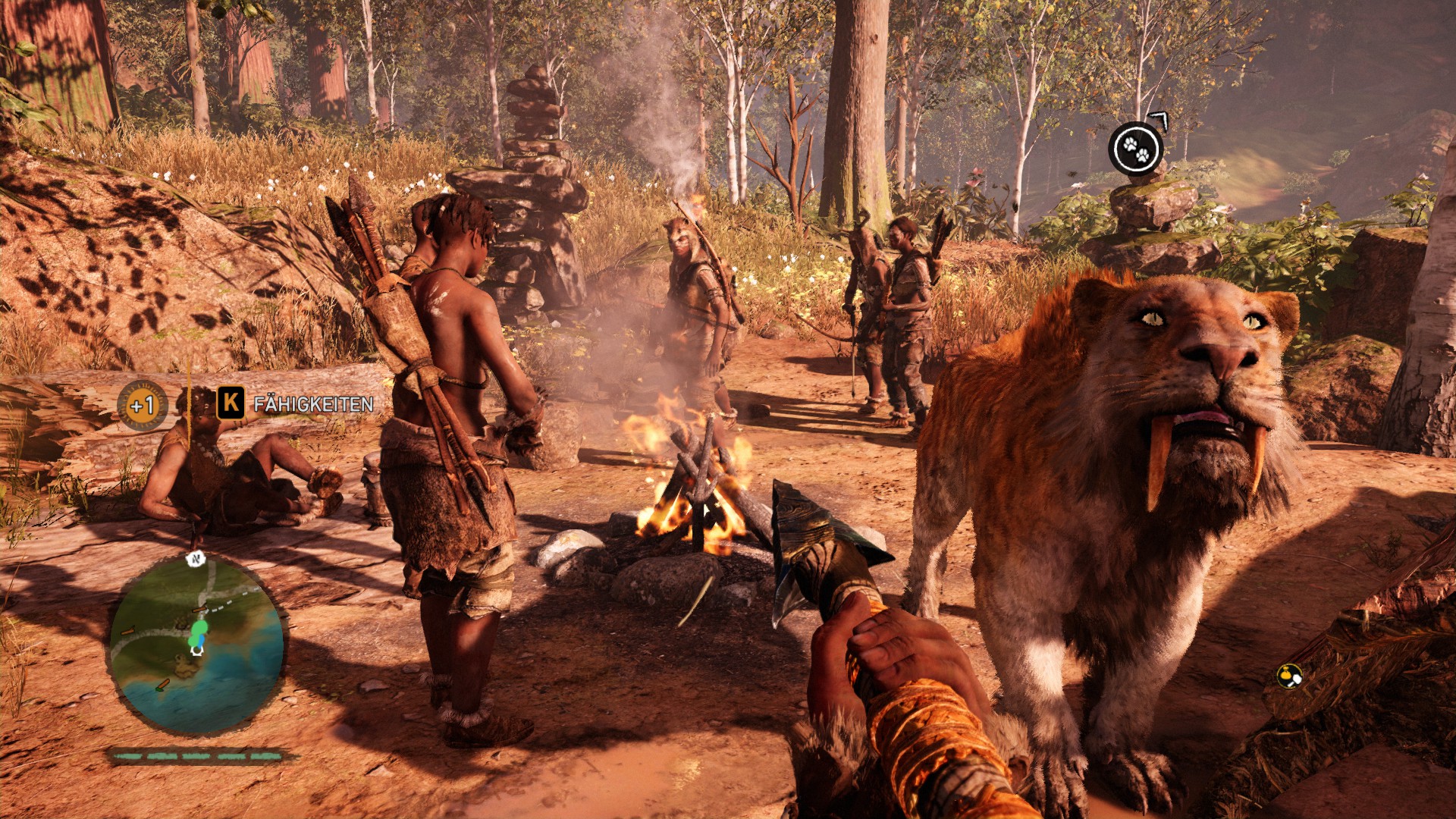Click the green player arrow on the minimap
1456x819 pixels.
pos(199,629)
